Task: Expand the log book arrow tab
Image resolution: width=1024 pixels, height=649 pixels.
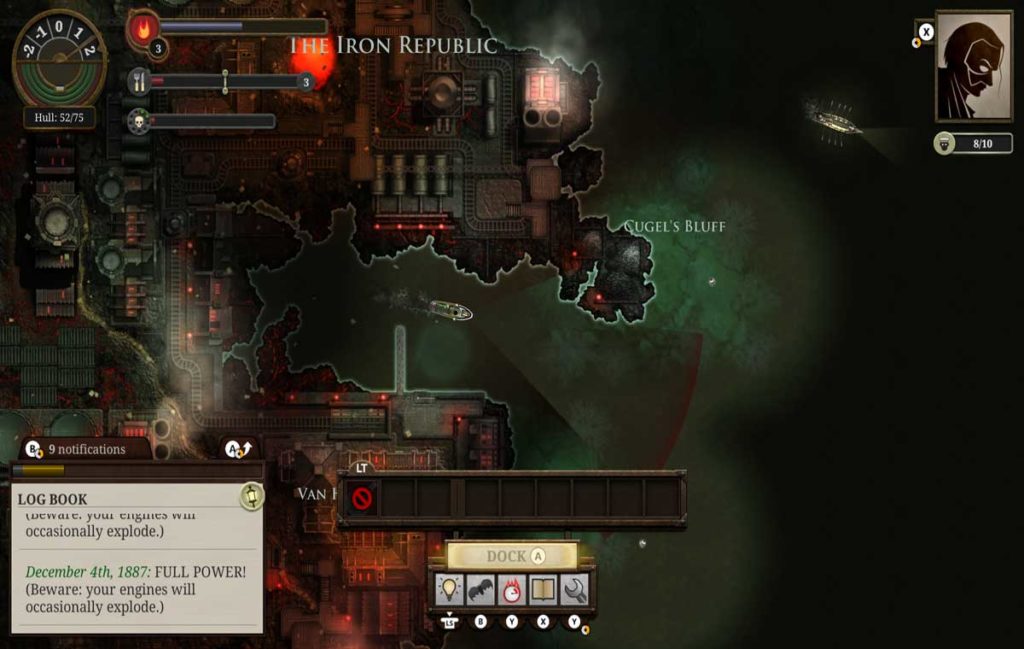Action: tap(238, 449)
